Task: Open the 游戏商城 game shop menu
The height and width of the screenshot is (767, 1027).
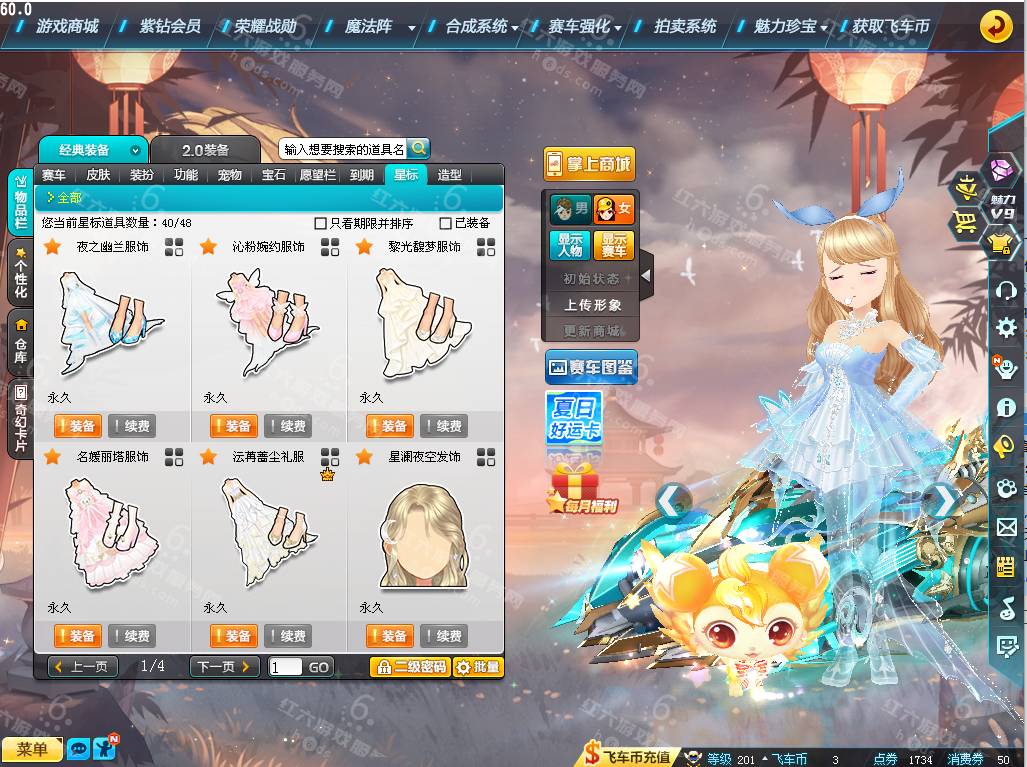Action: tap(67, 27)
